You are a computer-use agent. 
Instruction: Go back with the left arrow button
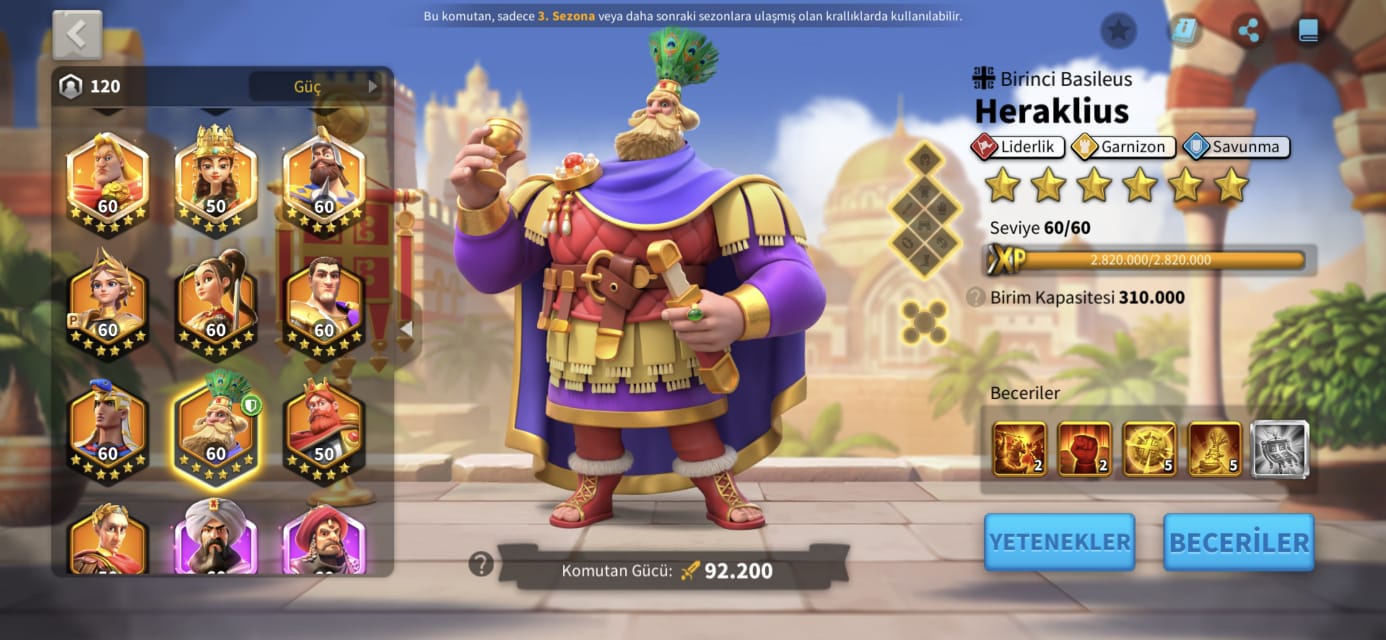(77, 35)
